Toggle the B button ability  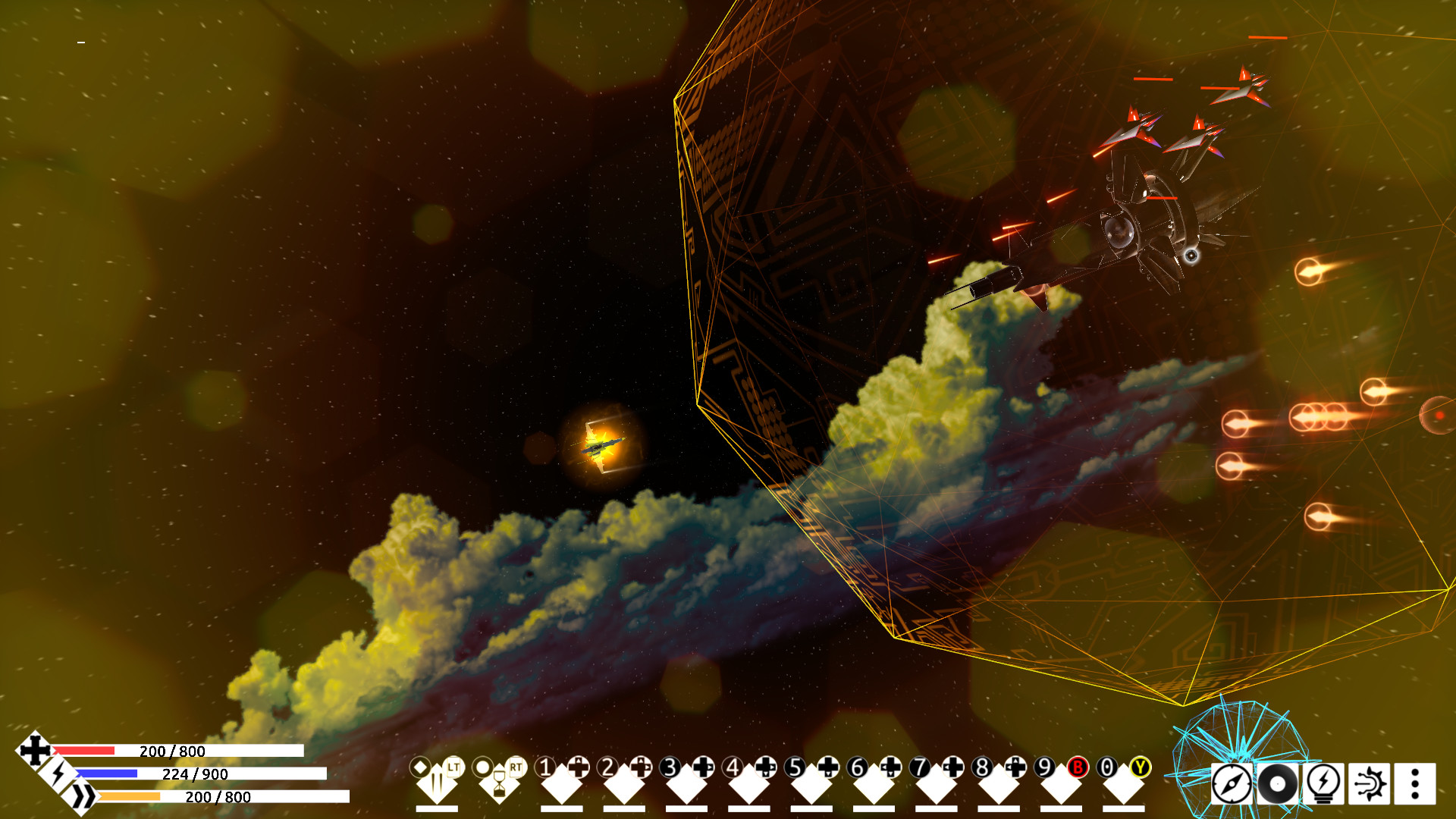click(x=1077, y=767)
